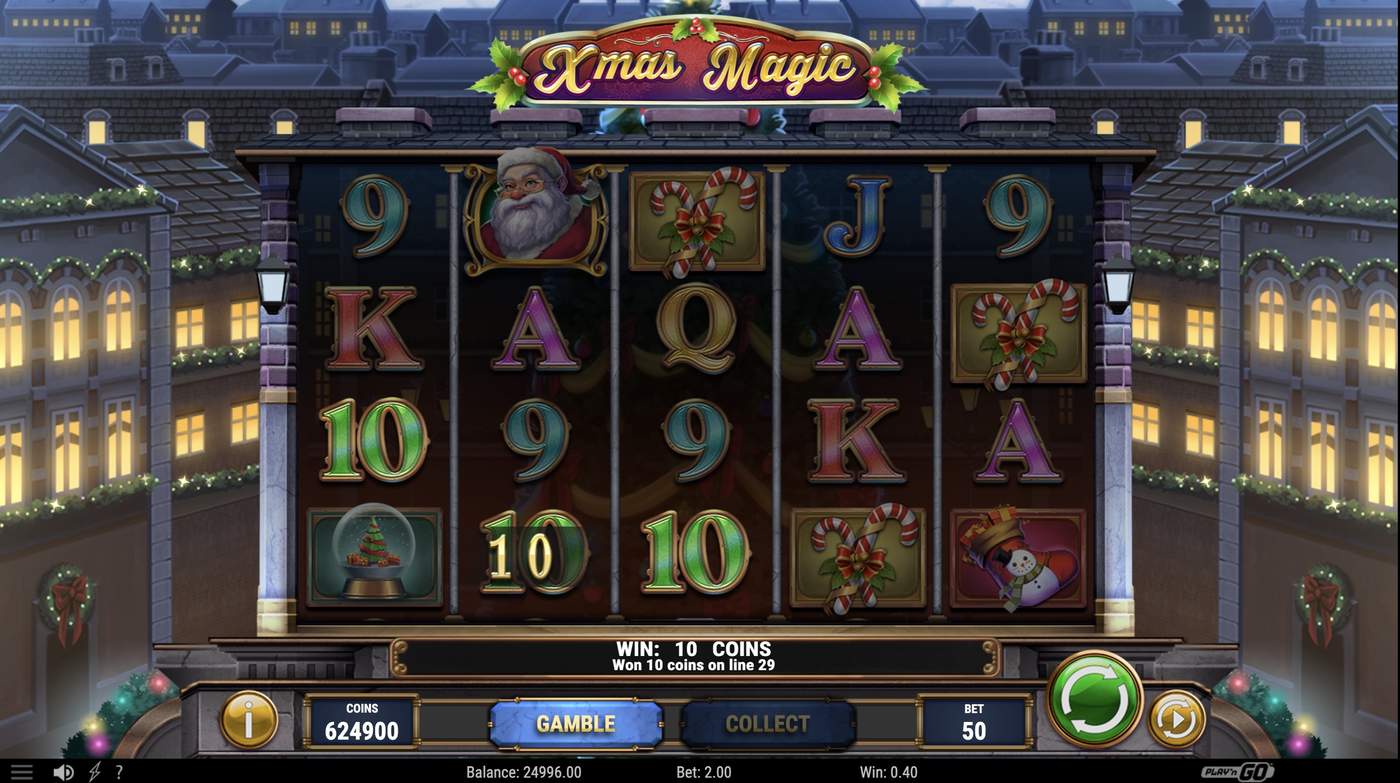The width and height of the screenshot is (1400, 783).
Task: Toggle the speaker audio icon off
Action: [x=63, y=770]
